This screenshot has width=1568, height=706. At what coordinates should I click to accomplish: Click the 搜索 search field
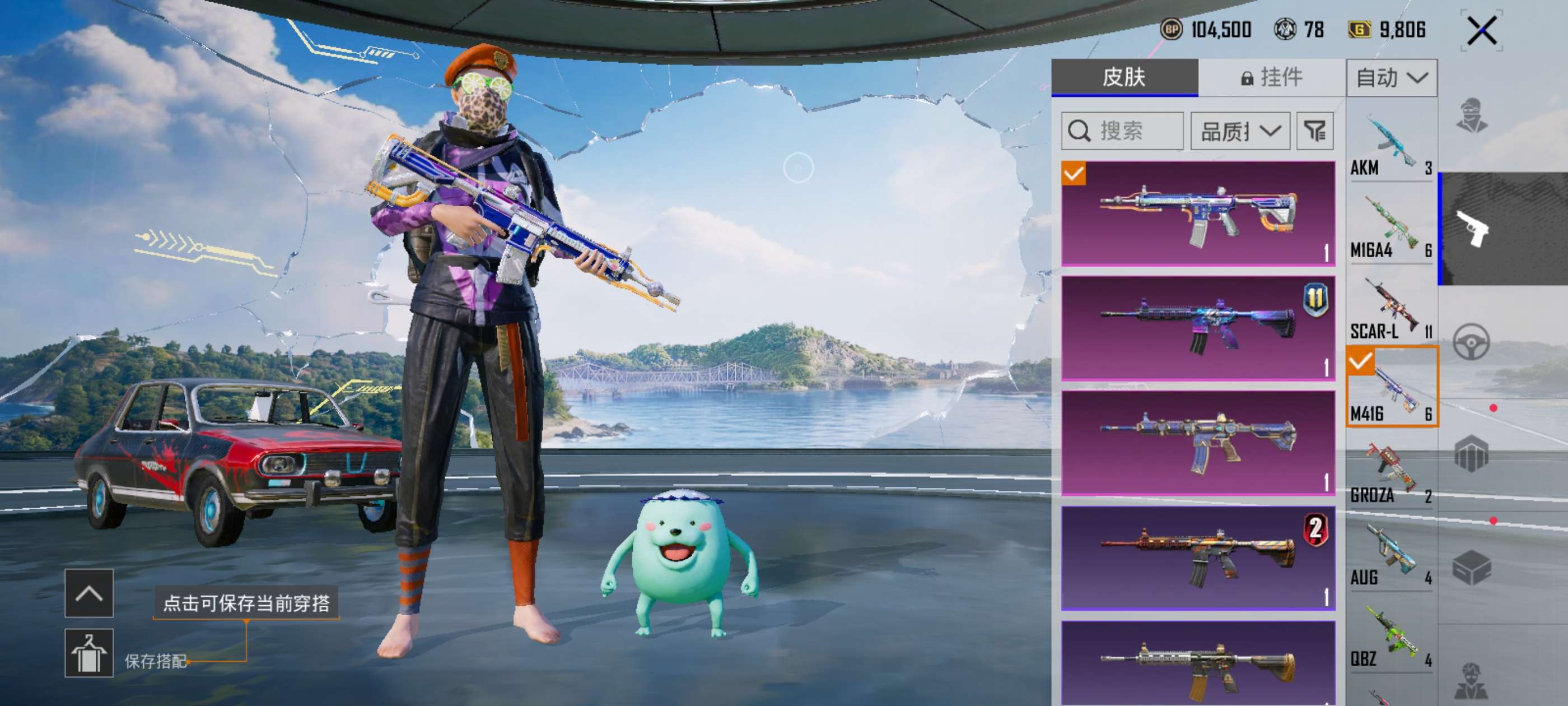tap(1122, 131)
